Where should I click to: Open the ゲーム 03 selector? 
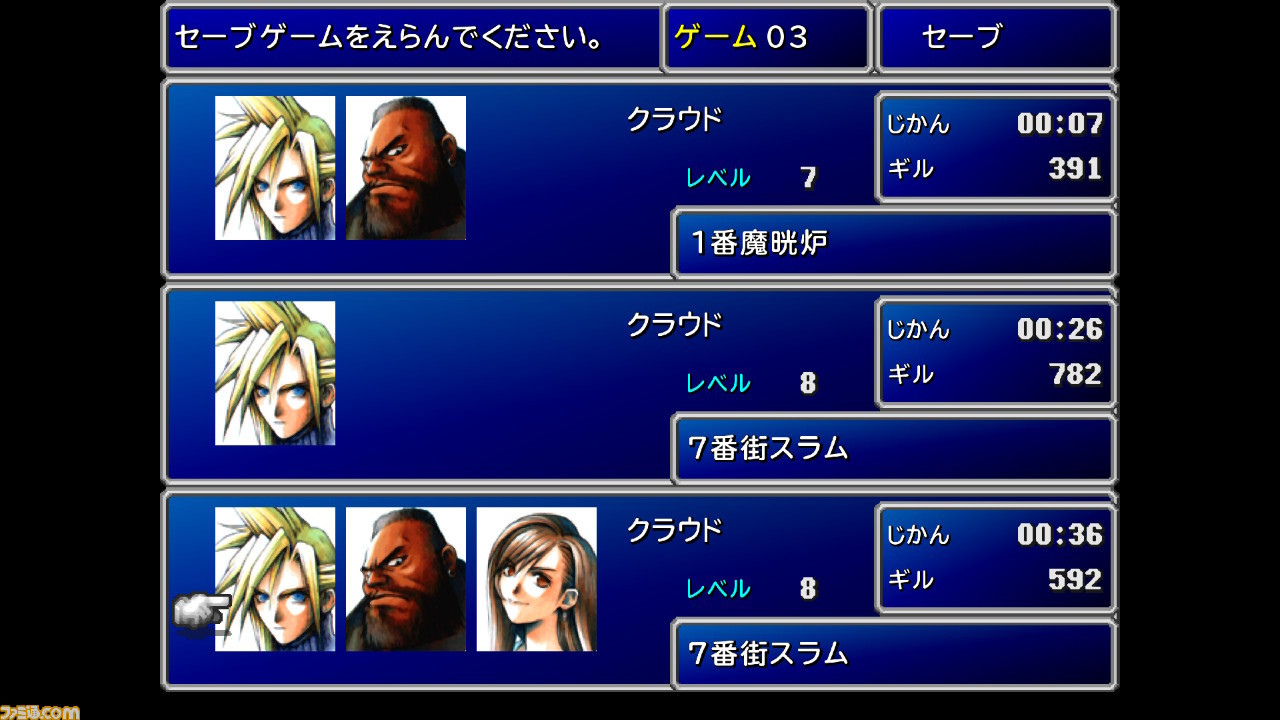(x=766, y=37)
